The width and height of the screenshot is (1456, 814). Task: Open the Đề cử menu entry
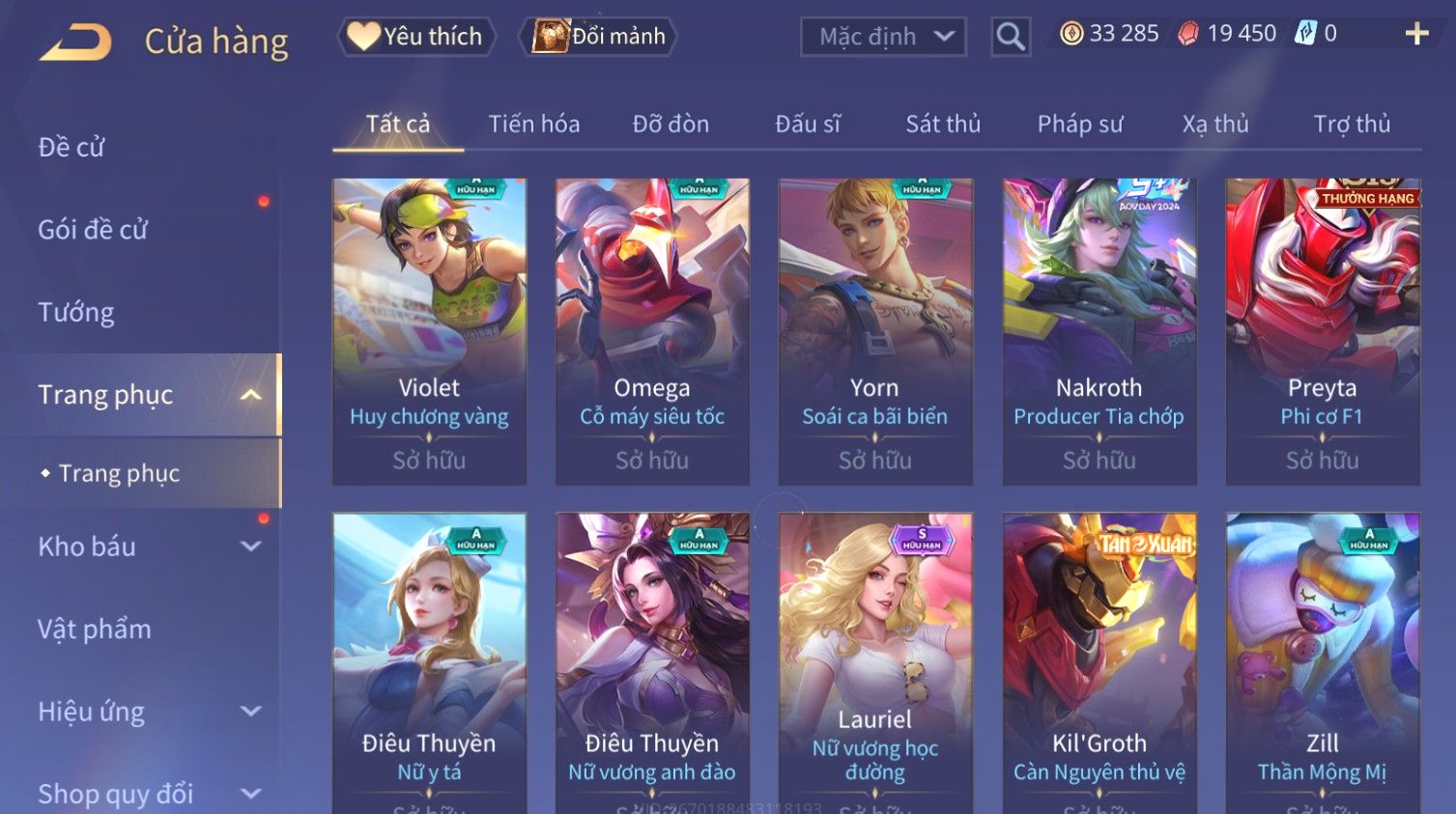[x=71, y=148]
